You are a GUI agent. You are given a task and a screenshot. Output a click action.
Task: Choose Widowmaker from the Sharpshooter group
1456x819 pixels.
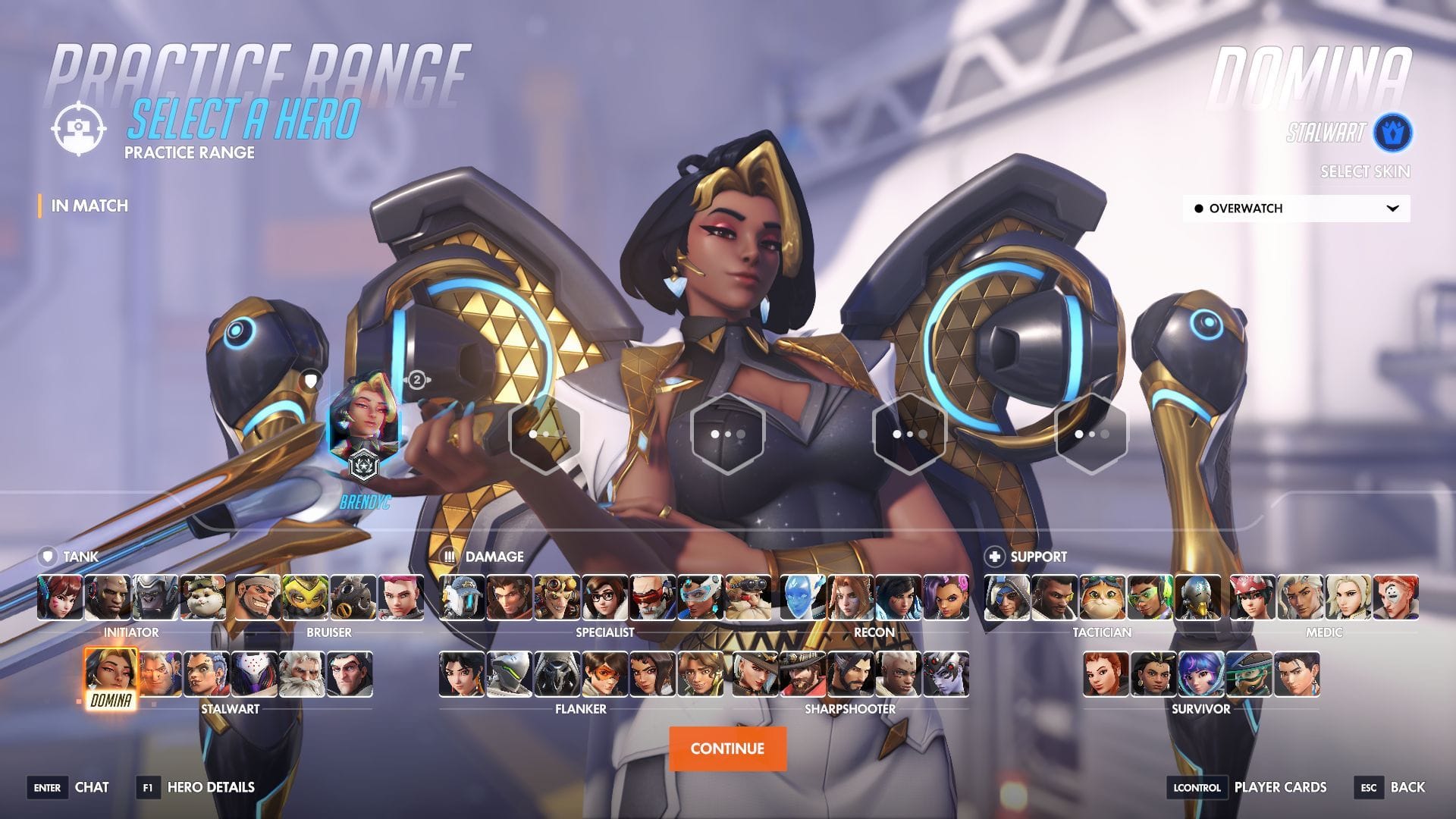click(x=946, y=674)
